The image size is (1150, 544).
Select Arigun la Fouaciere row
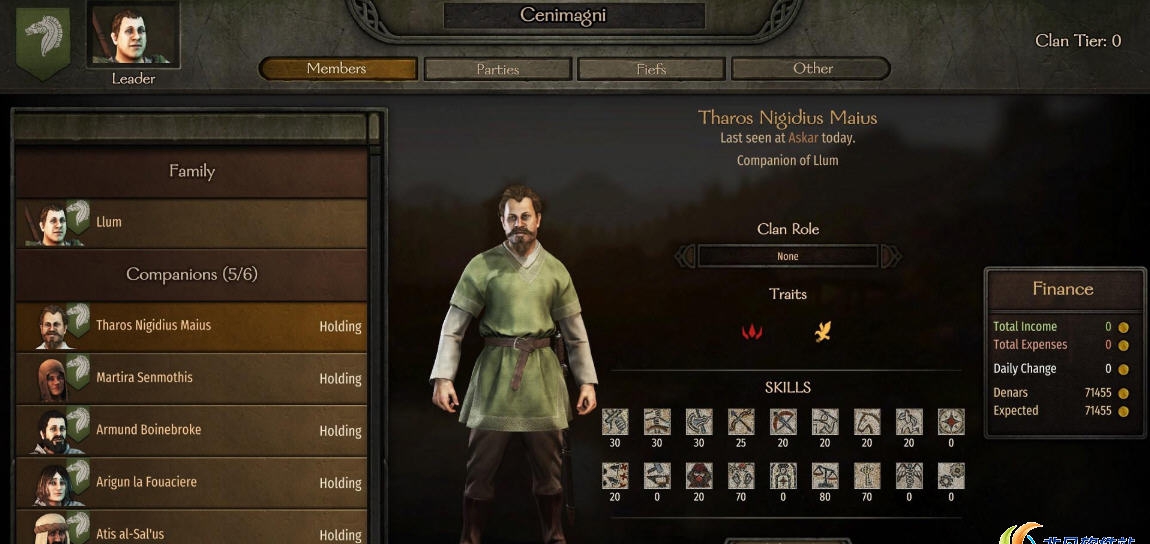[x=191, y=482]
